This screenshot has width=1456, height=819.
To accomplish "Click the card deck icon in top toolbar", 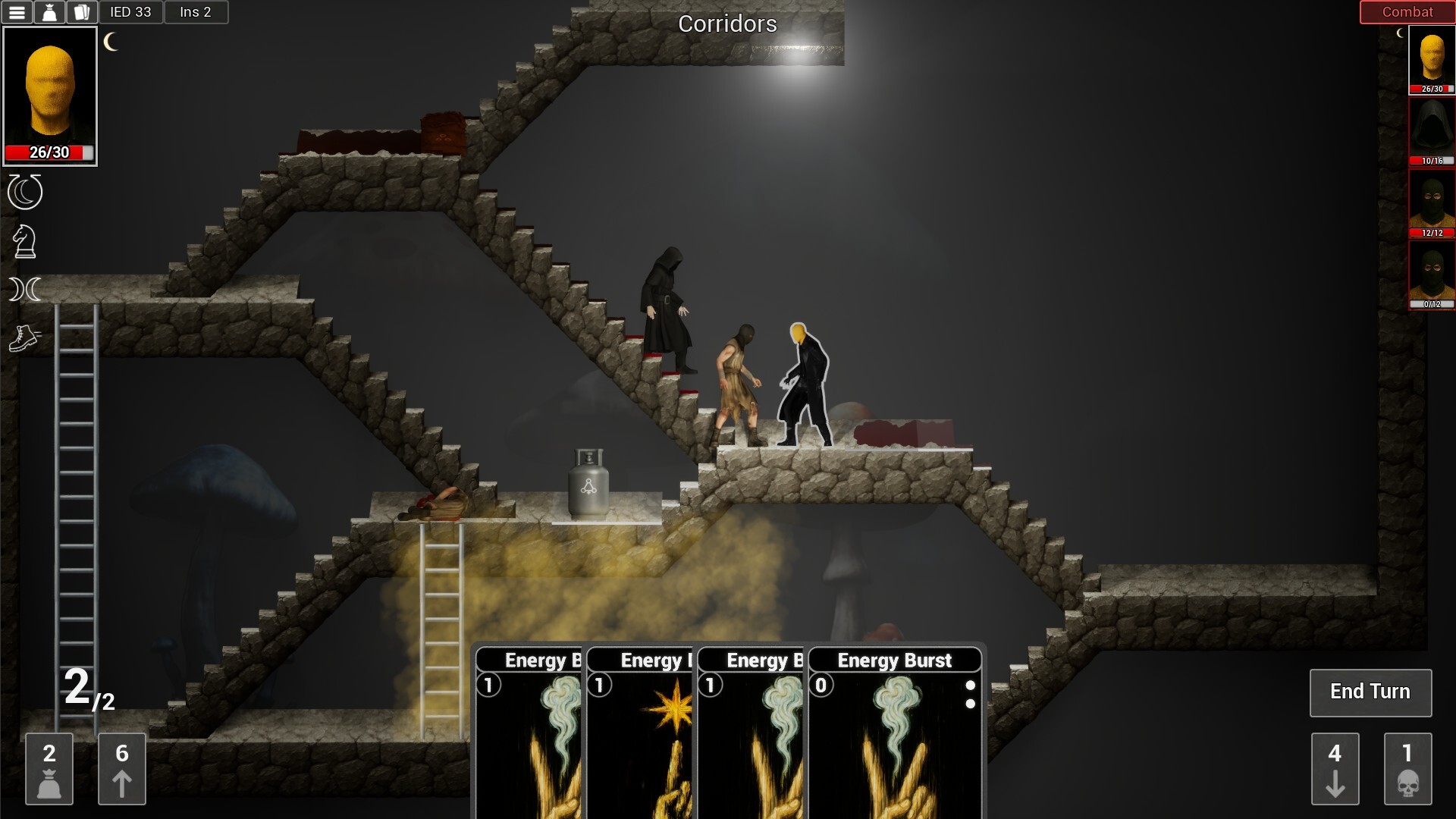I will point(81,11).
